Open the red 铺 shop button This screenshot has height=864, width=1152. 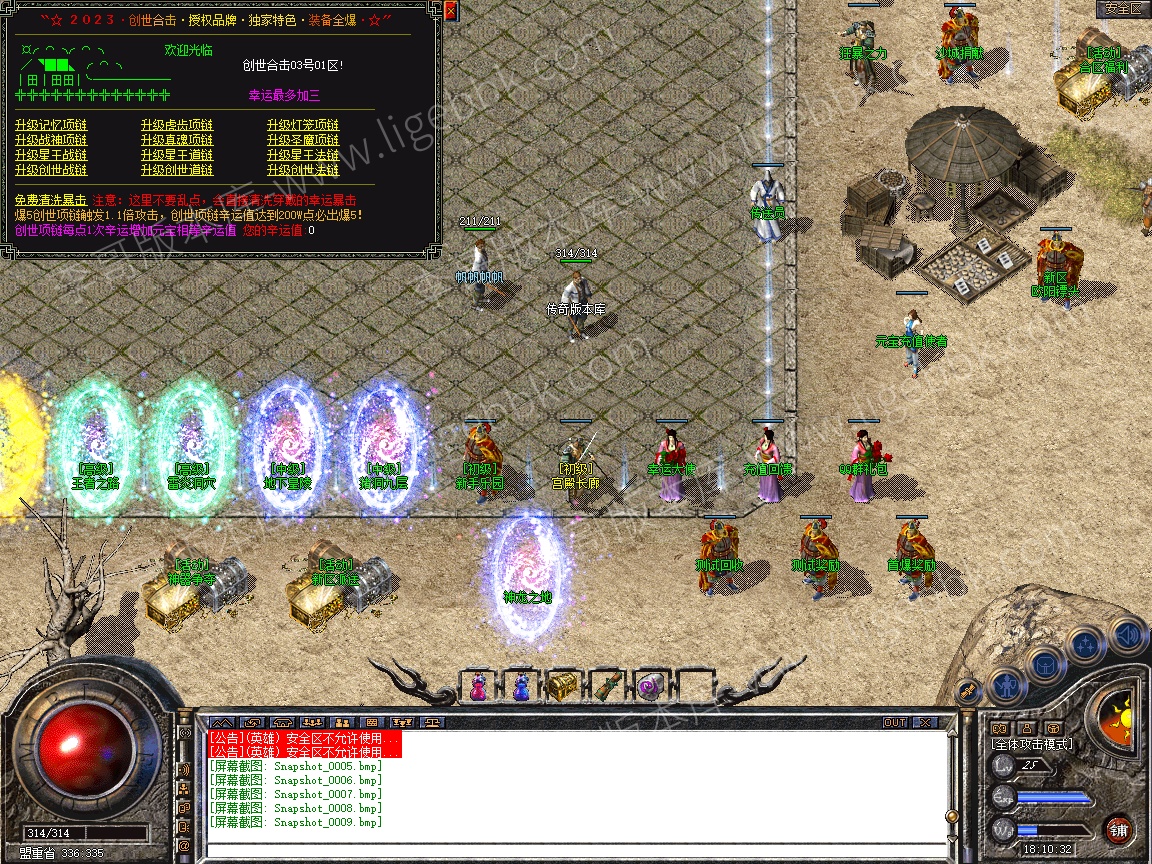pyautogui.click(x=1118, y=829)
